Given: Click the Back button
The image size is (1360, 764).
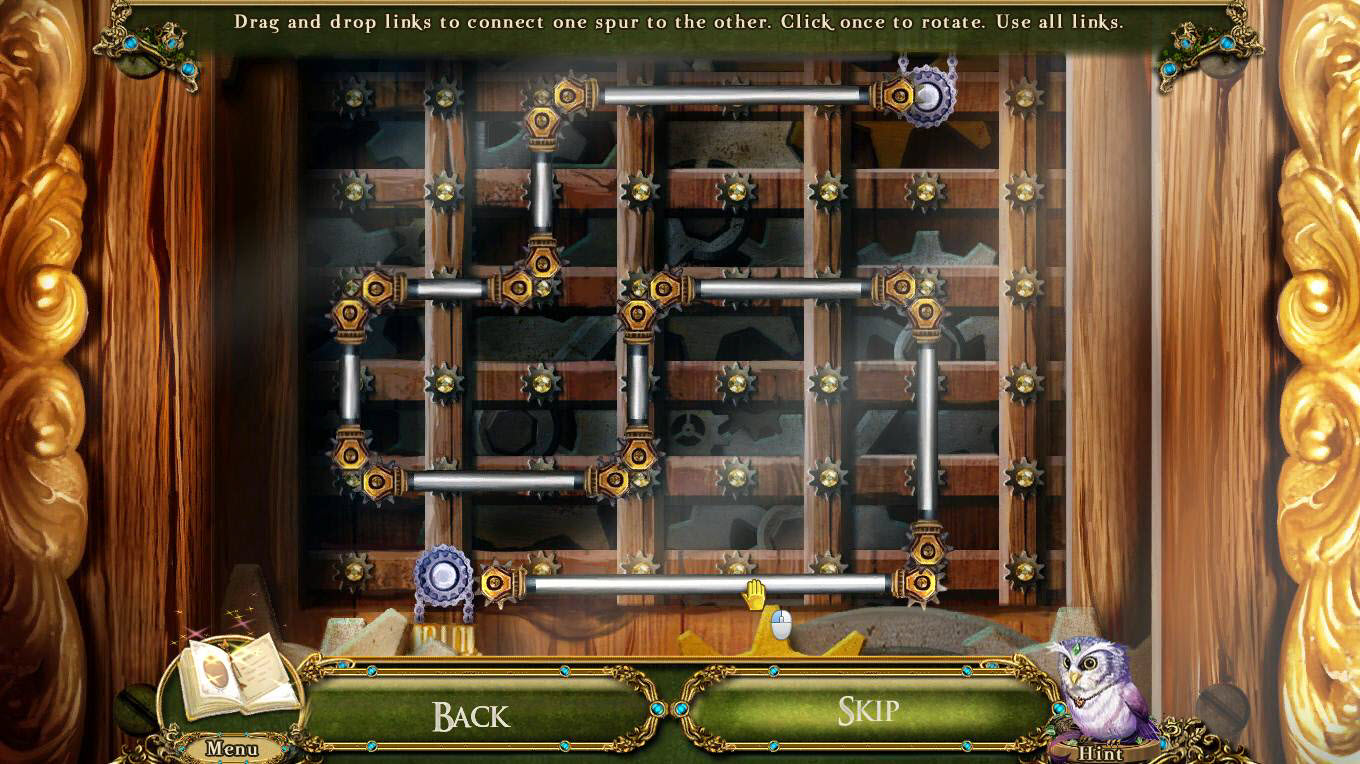Looking at the screenshot, I should click(x=471, y=715).
